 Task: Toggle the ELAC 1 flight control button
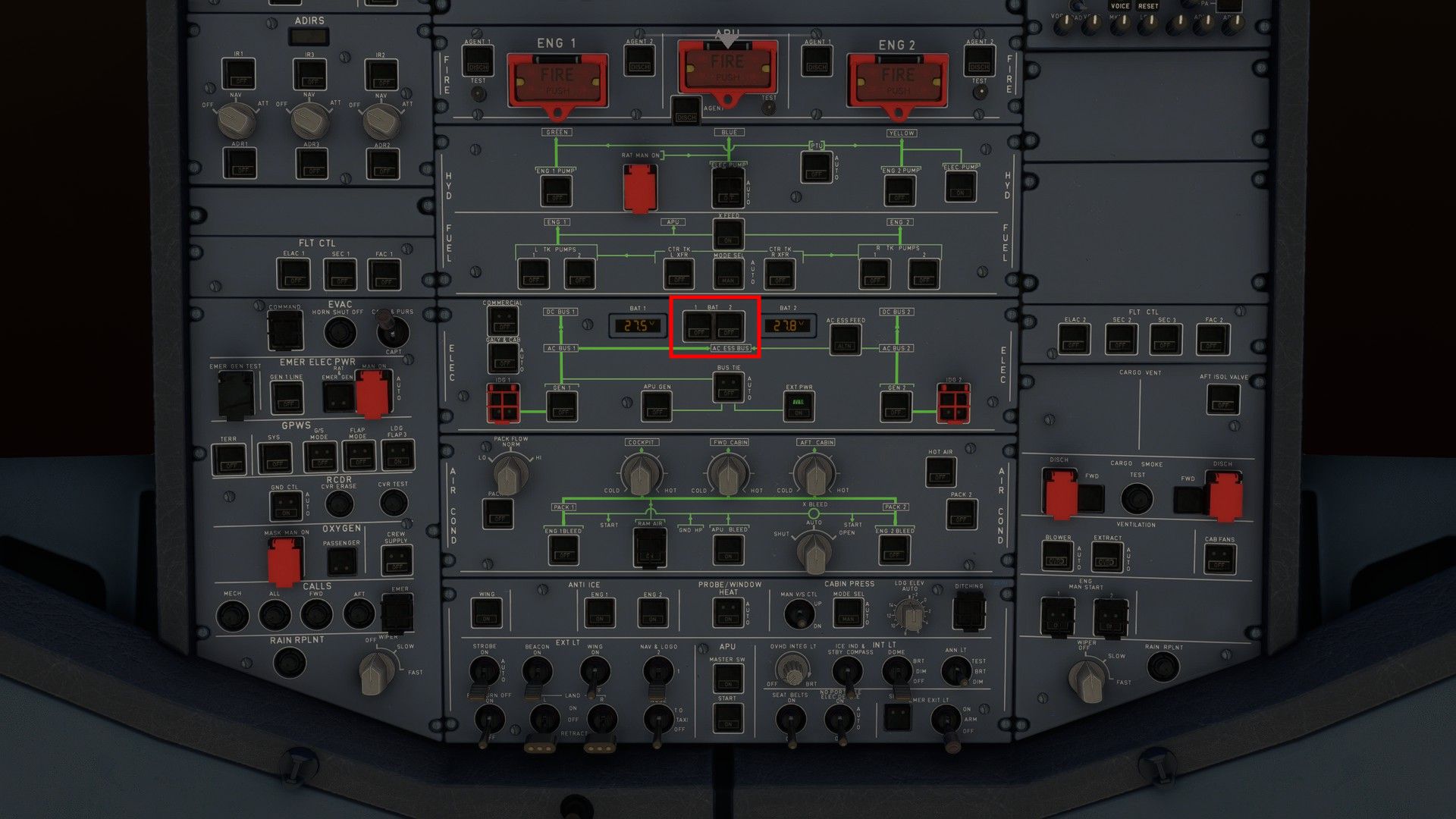pyautogui.click(x=293, y=274)
